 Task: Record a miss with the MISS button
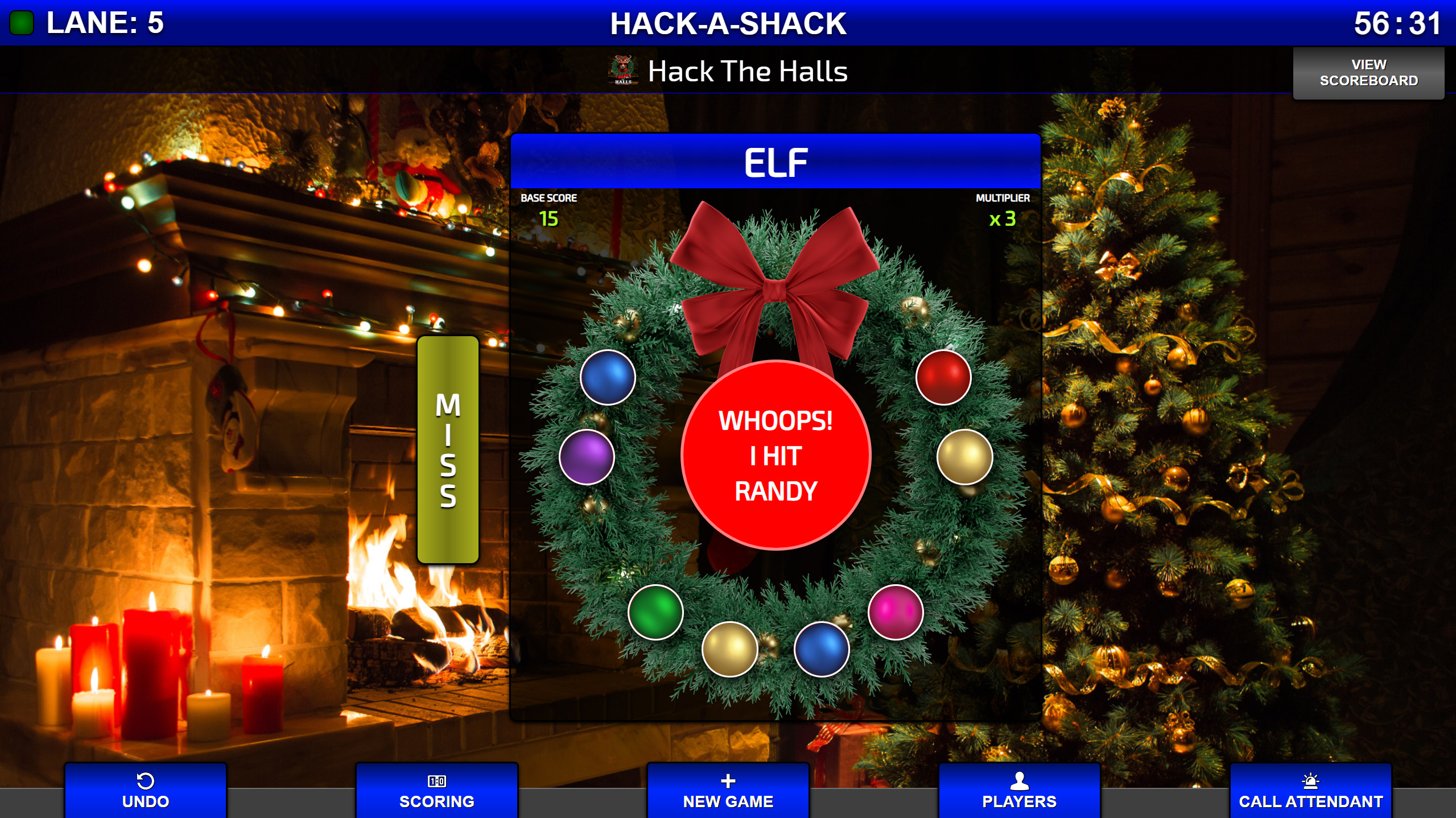point(448,449)
